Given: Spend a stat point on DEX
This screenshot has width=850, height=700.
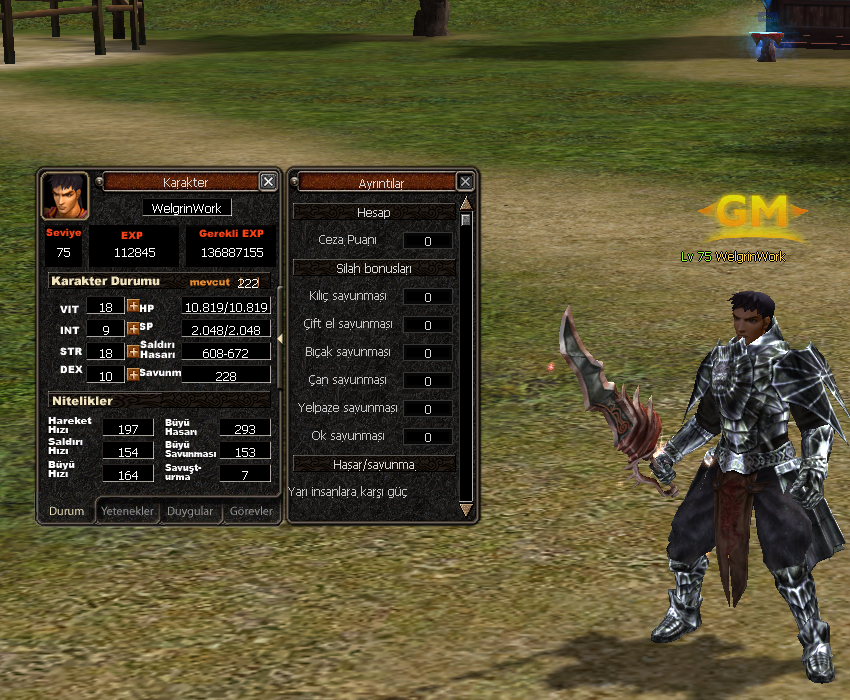Looking at the screenshot, I should 133,374.
